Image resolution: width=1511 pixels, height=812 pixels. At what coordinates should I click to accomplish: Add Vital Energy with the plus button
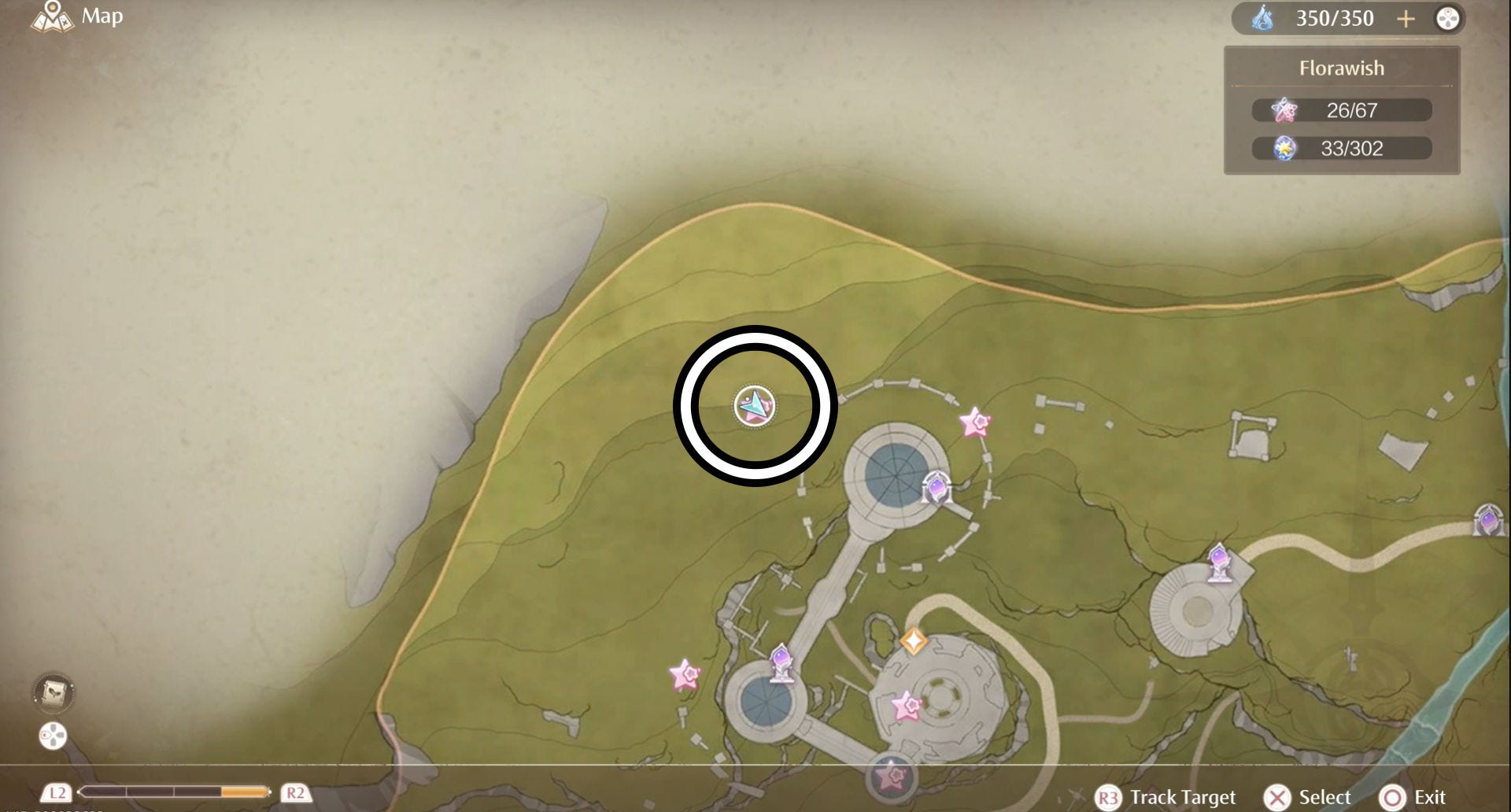1406,19
